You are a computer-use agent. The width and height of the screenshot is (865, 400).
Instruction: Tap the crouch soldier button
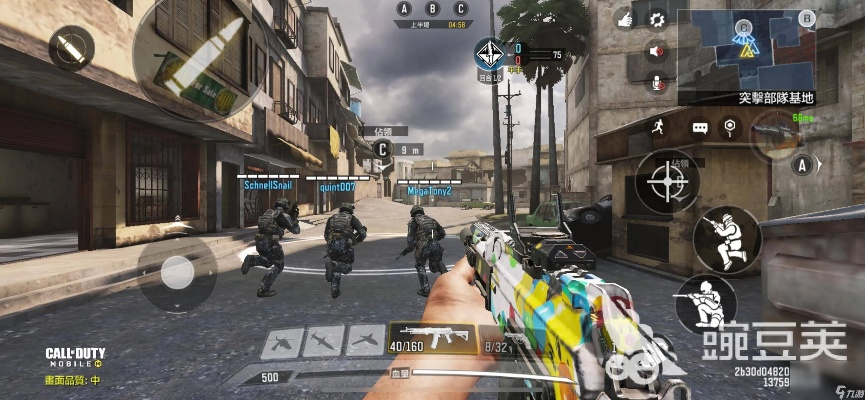(x=704, y=303)
